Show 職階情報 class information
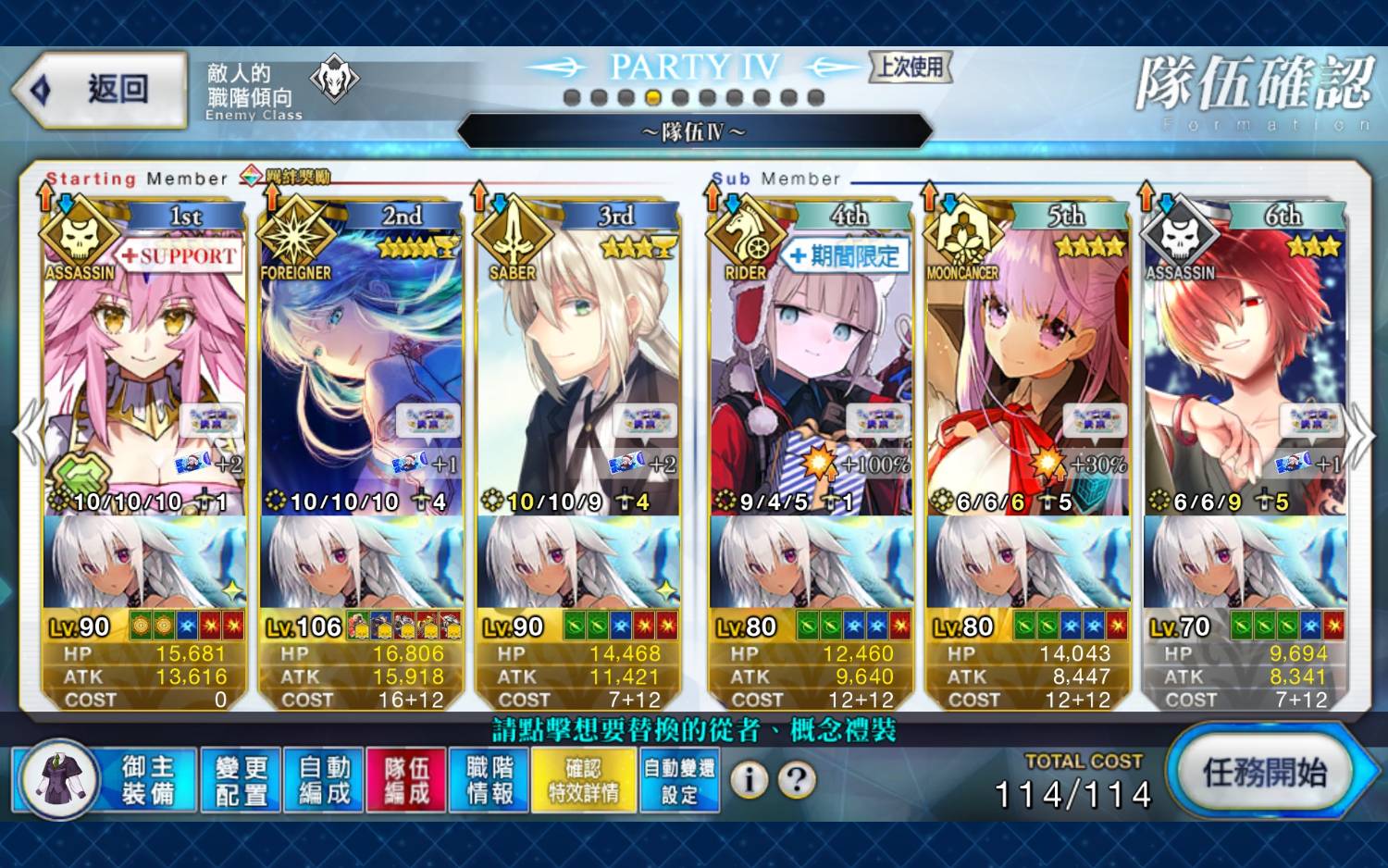 click(490, 780)
